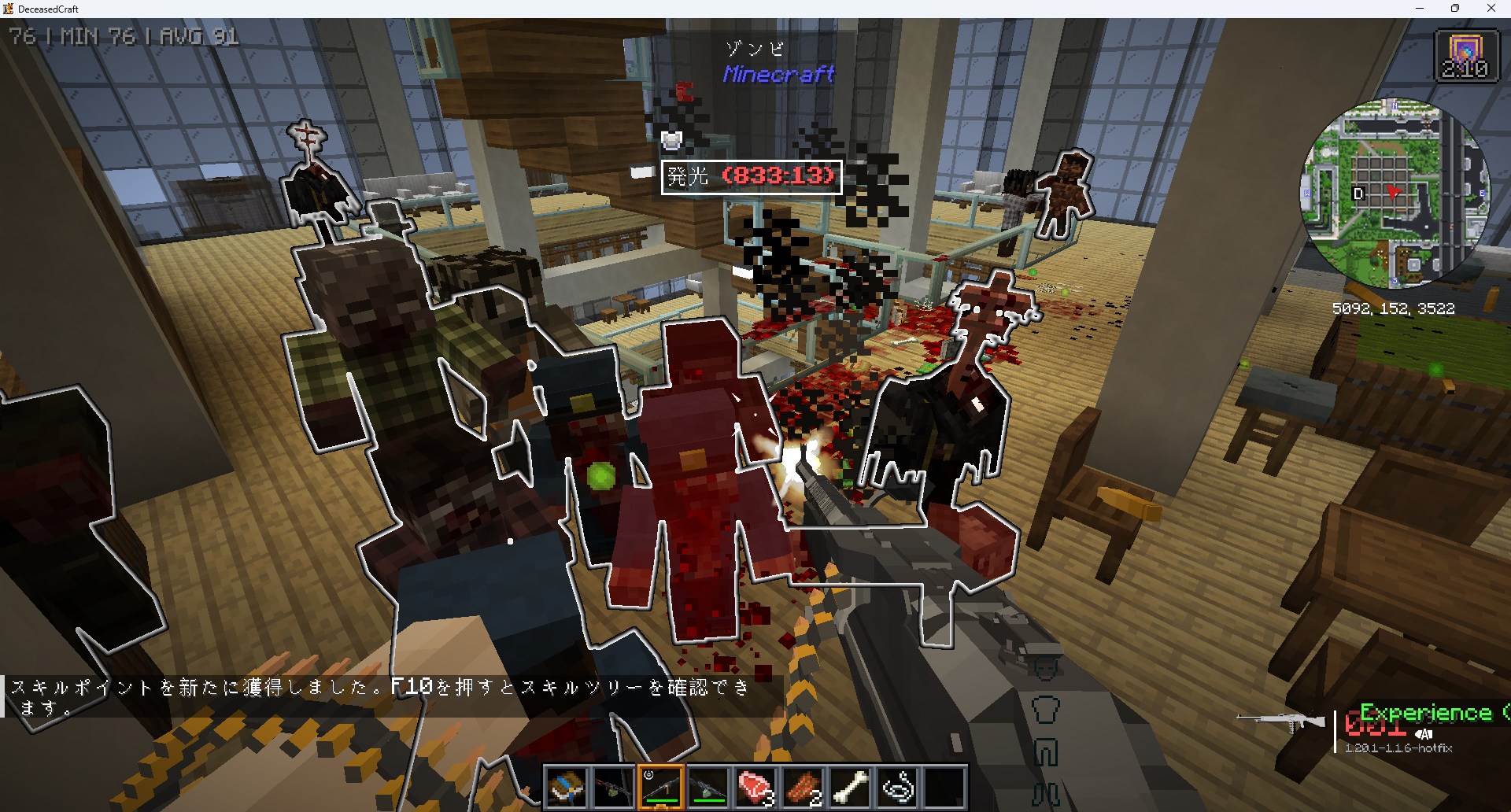Click the D marker on minimap

(x=1358, y=194)
